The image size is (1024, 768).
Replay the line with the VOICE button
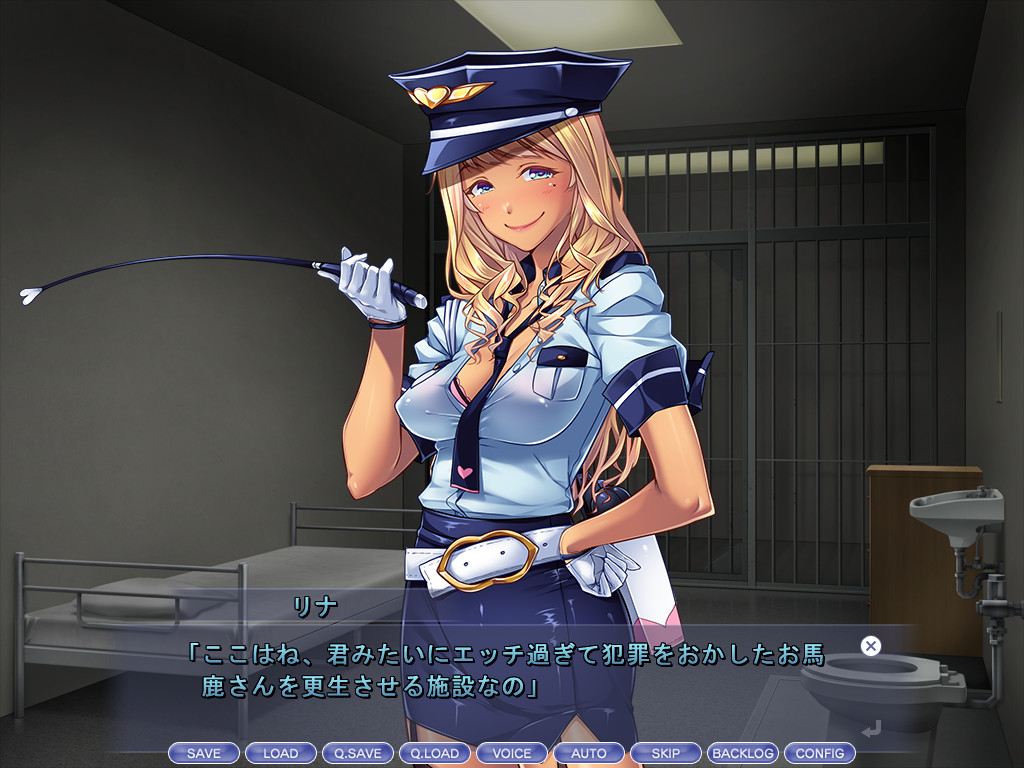click(512, 753)
